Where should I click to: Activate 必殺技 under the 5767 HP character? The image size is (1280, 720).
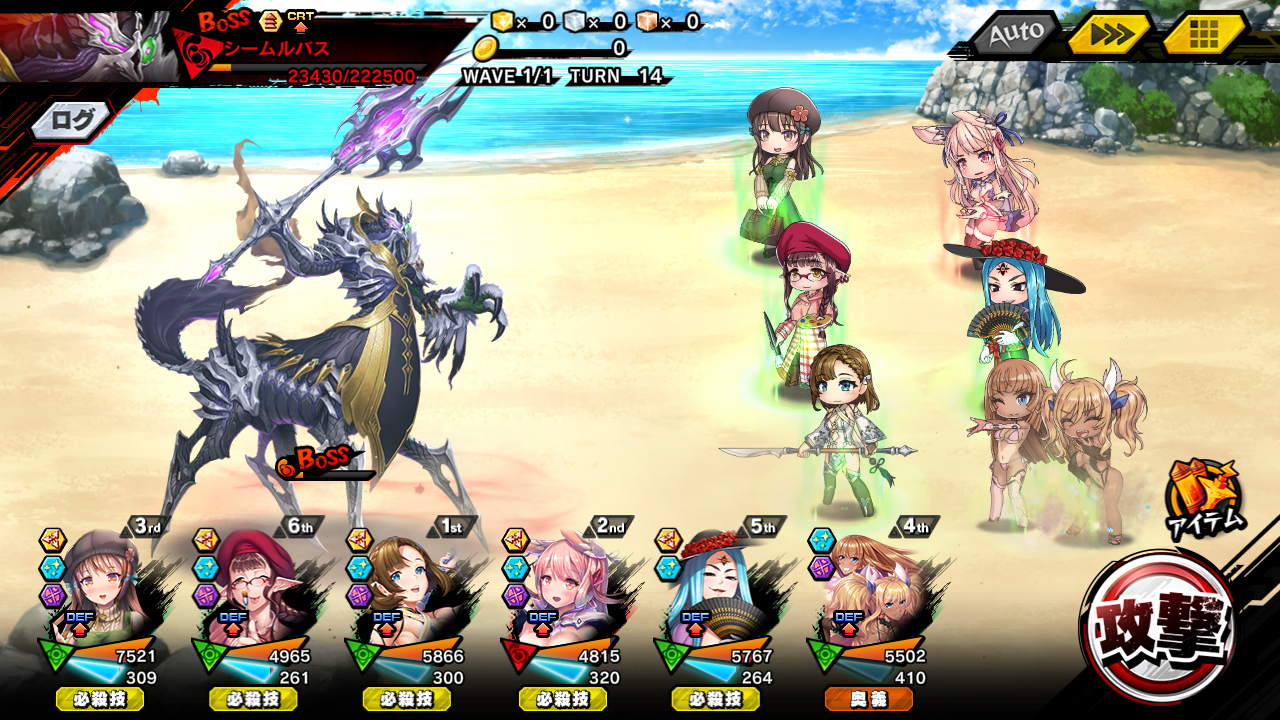715,699
